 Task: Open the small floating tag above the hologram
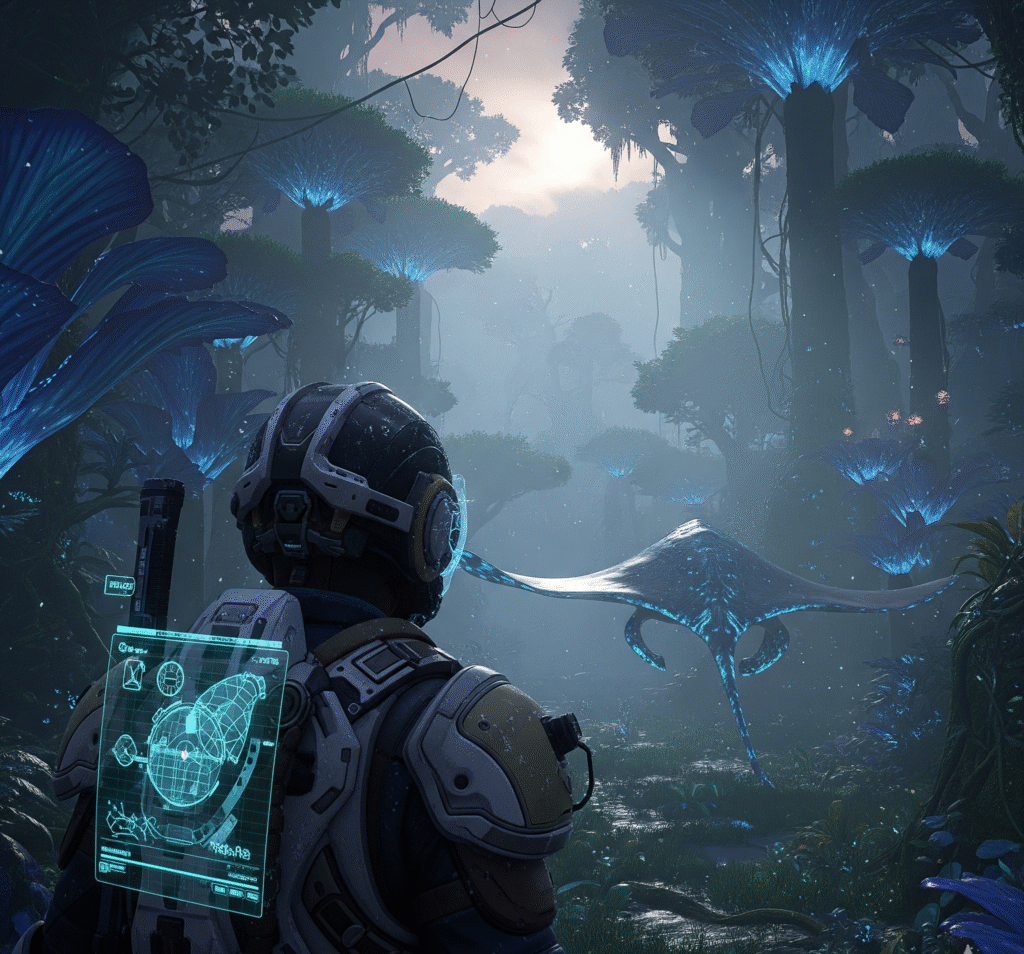coord(119,585)
